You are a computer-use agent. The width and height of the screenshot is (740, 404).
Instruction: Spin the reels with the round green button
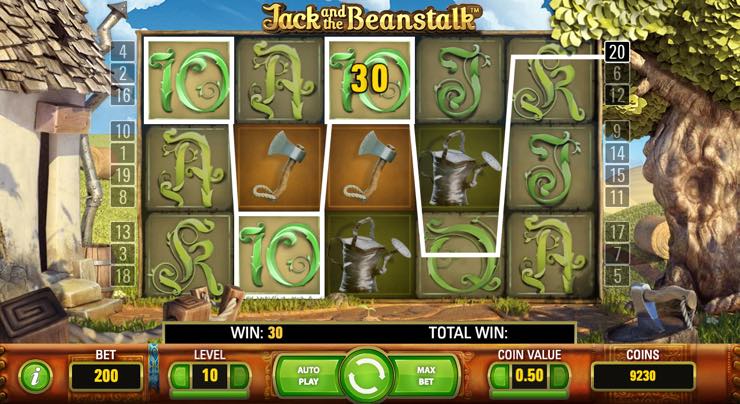[368, 376]
